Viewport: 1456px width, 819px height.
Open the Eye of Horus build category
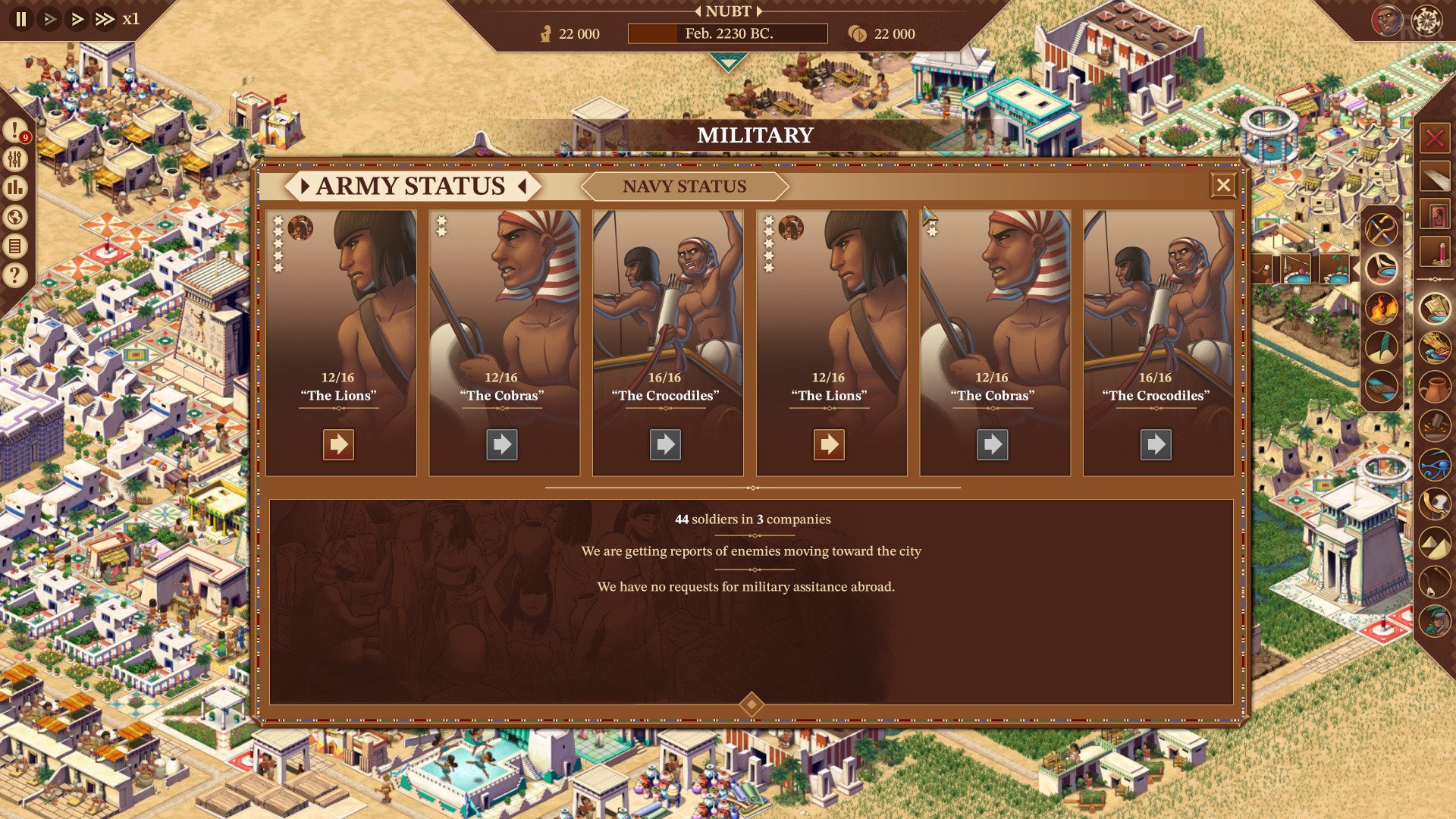pos(1434,465)
